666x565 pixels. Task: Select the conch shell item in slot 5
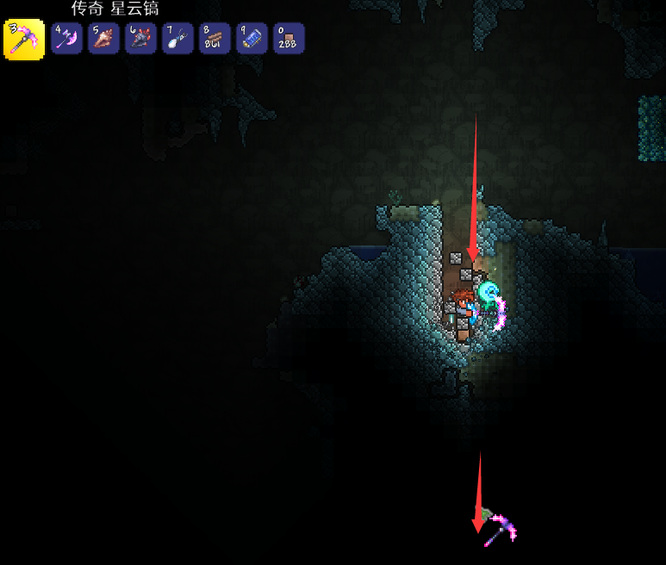(103, 39)
